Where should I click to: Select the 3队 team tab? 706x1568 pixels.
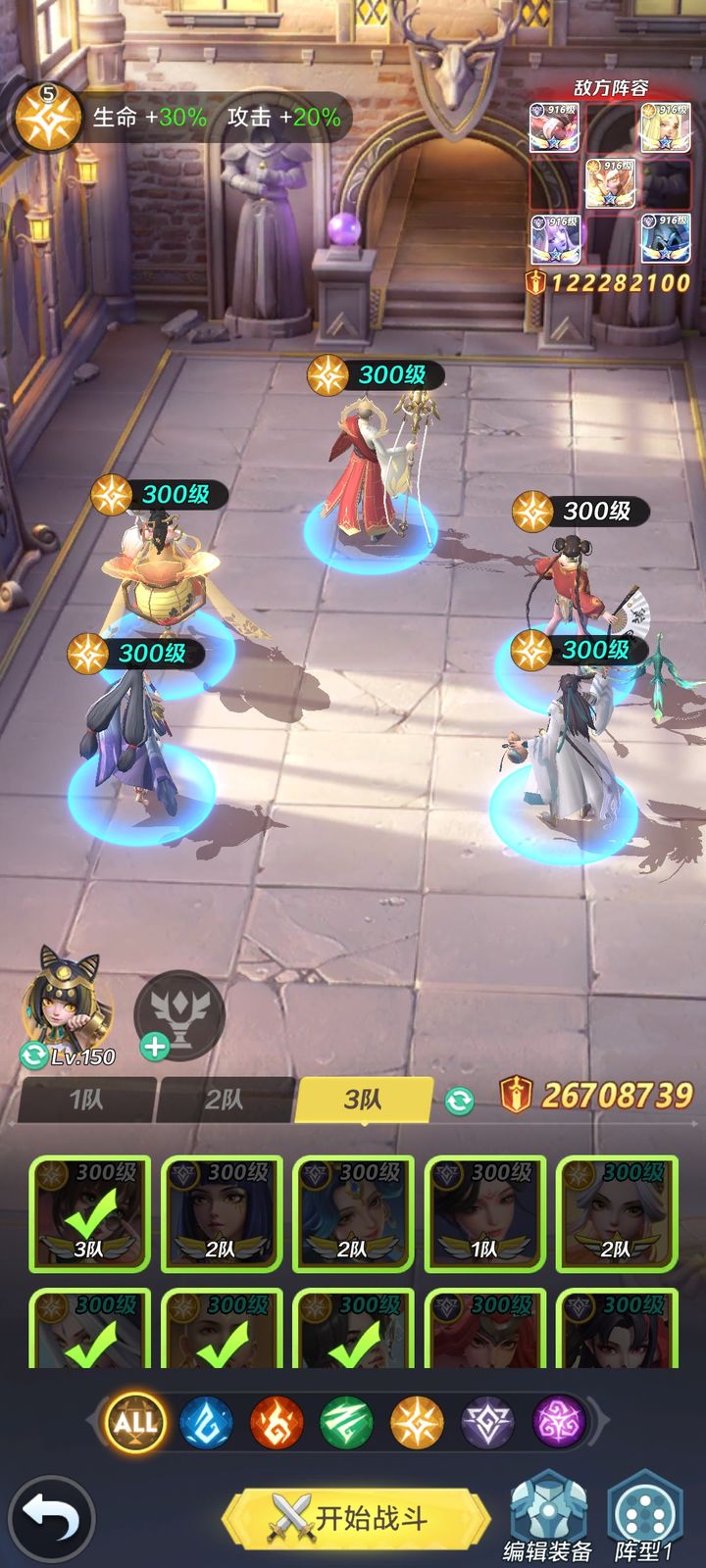click(363, 1100)
